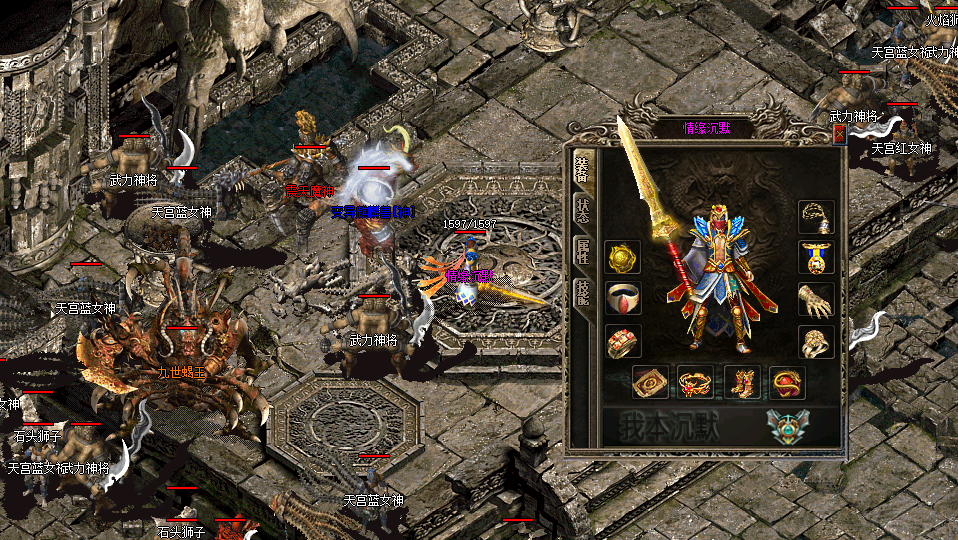
Task: Click the golden gauntlet equipment slot
Action: (816, 300)
